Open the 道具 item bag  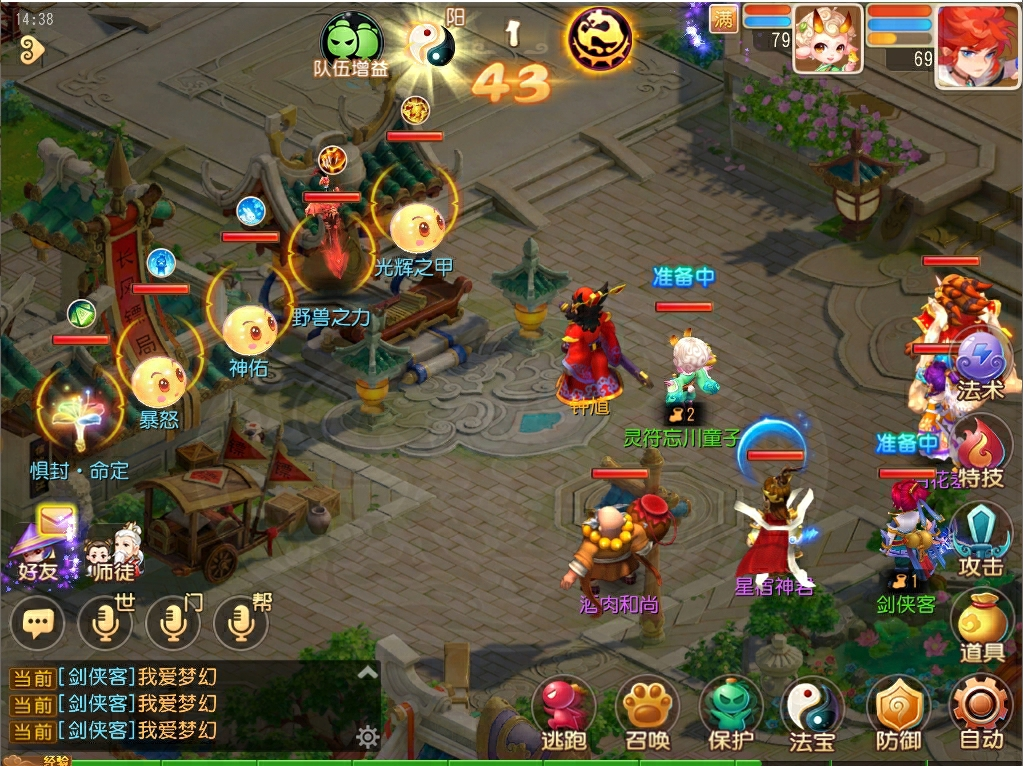981,625
